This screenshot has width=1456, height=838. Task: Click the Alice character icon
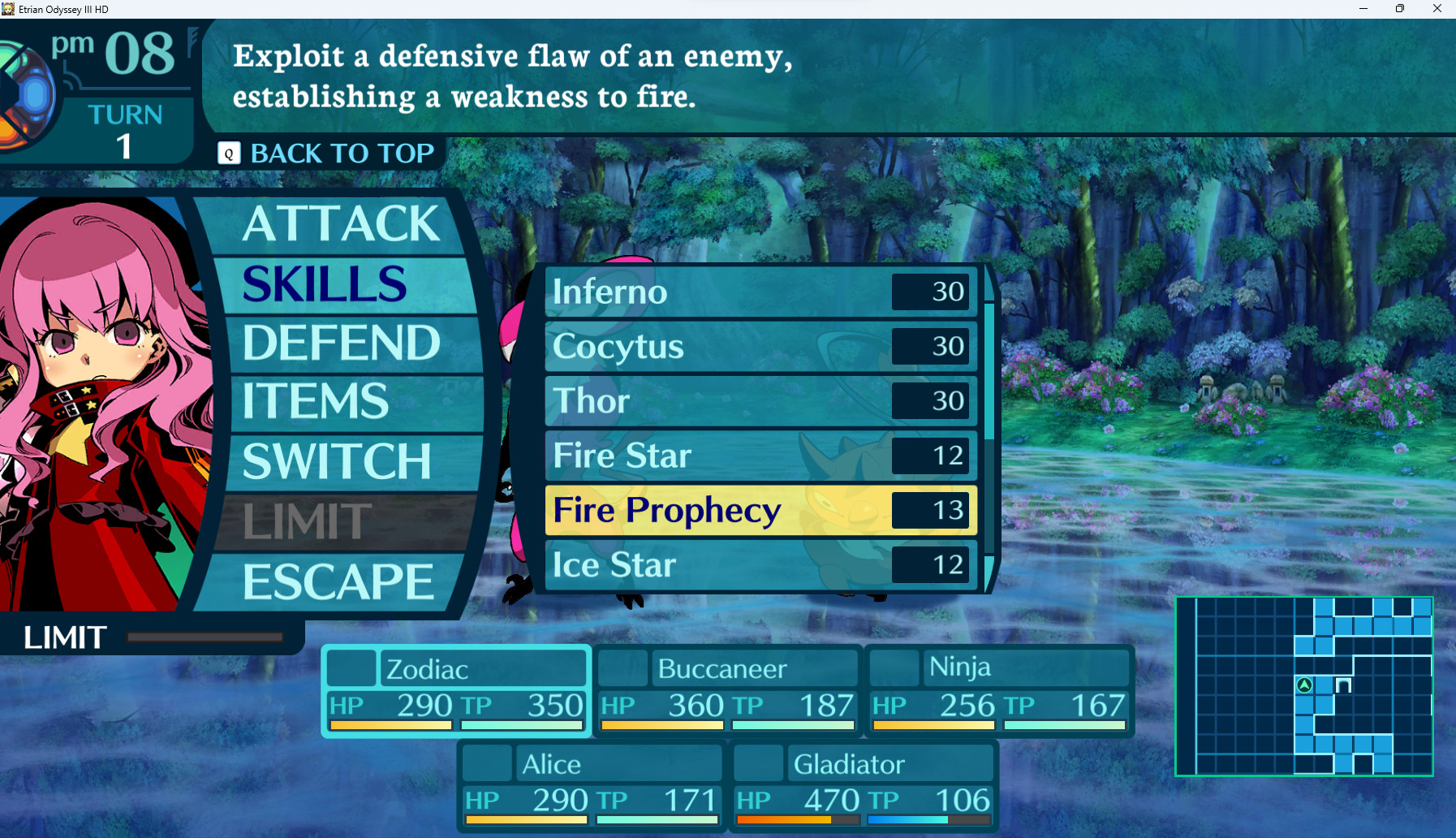click(486, 762)
